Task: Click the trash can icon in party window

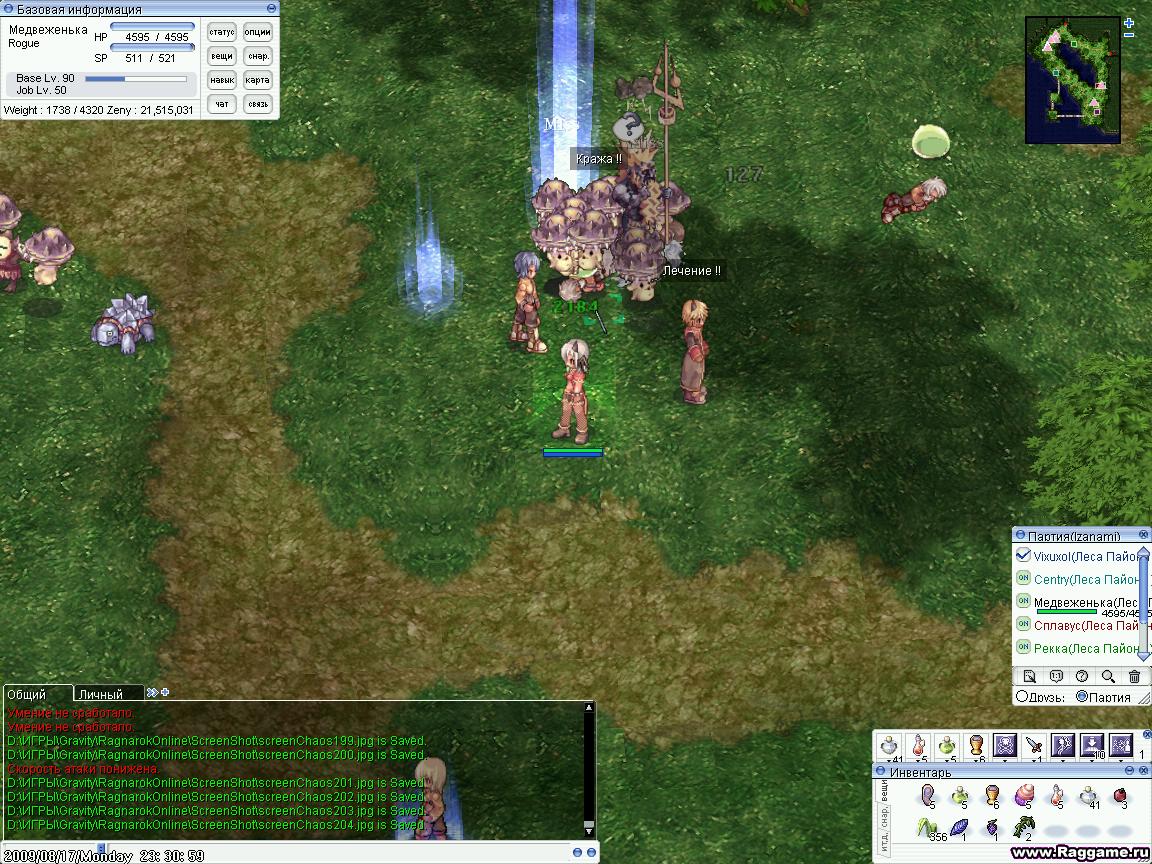Action: [1134, 676]
